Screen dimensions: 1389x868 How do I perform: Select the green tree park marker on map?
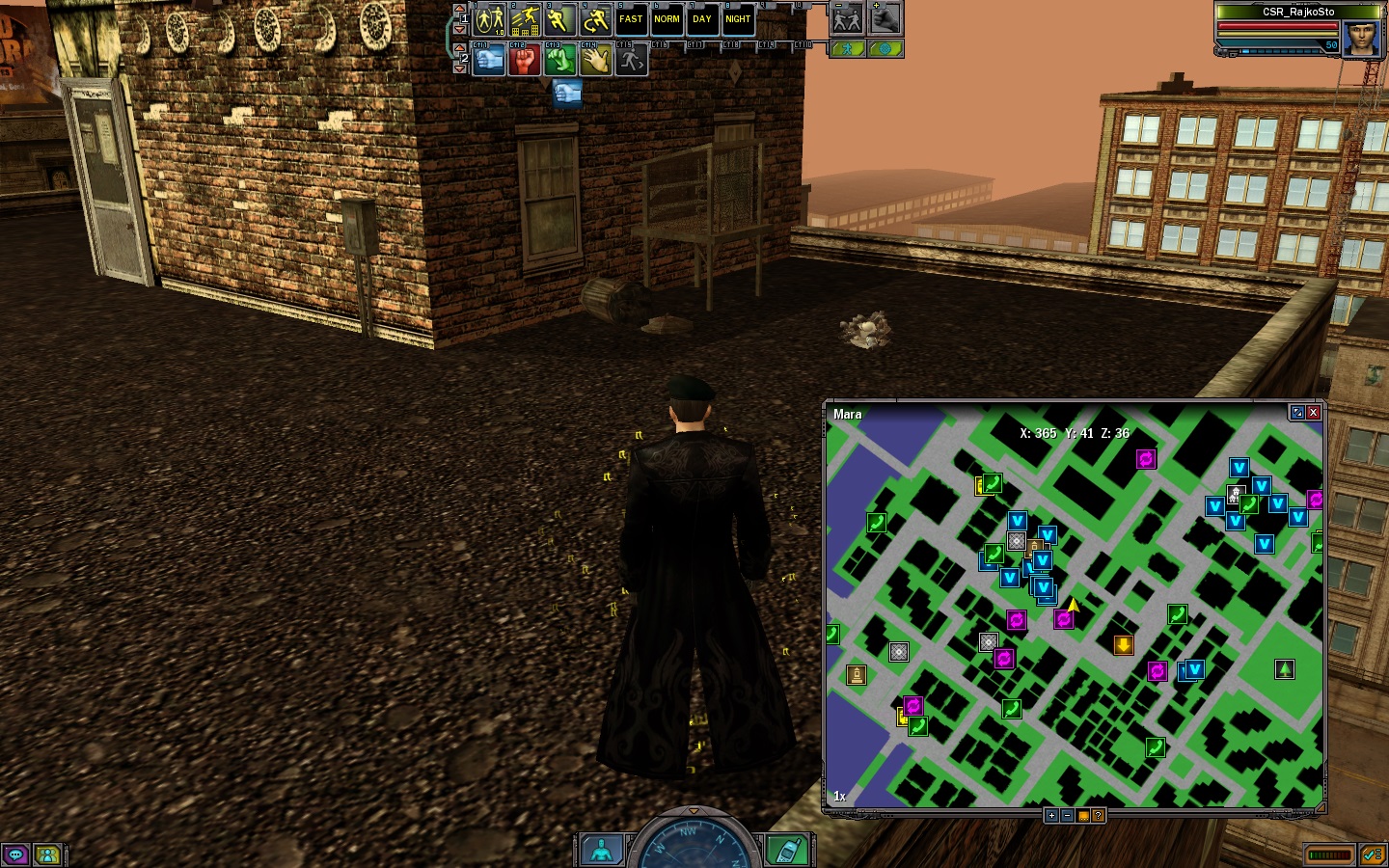point(1284,668)
